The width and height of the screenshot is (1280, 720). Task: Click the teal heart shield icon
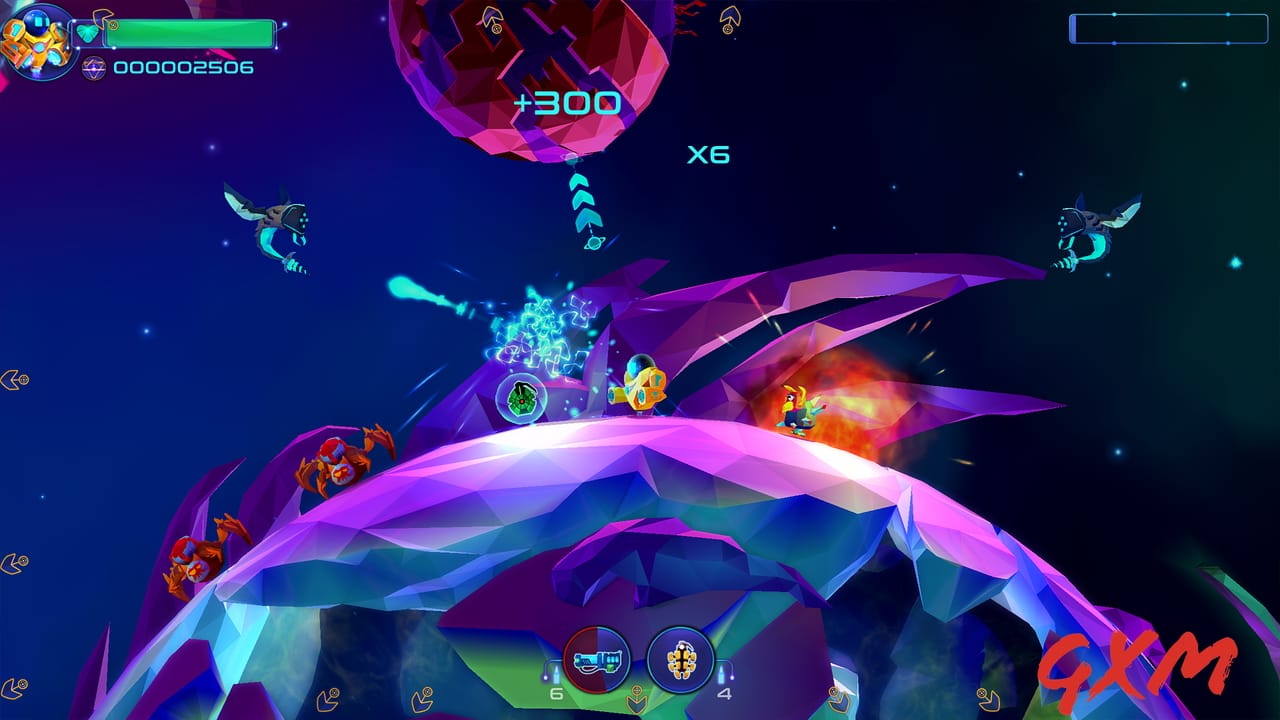pyautogui.click(x=89, y=32)
